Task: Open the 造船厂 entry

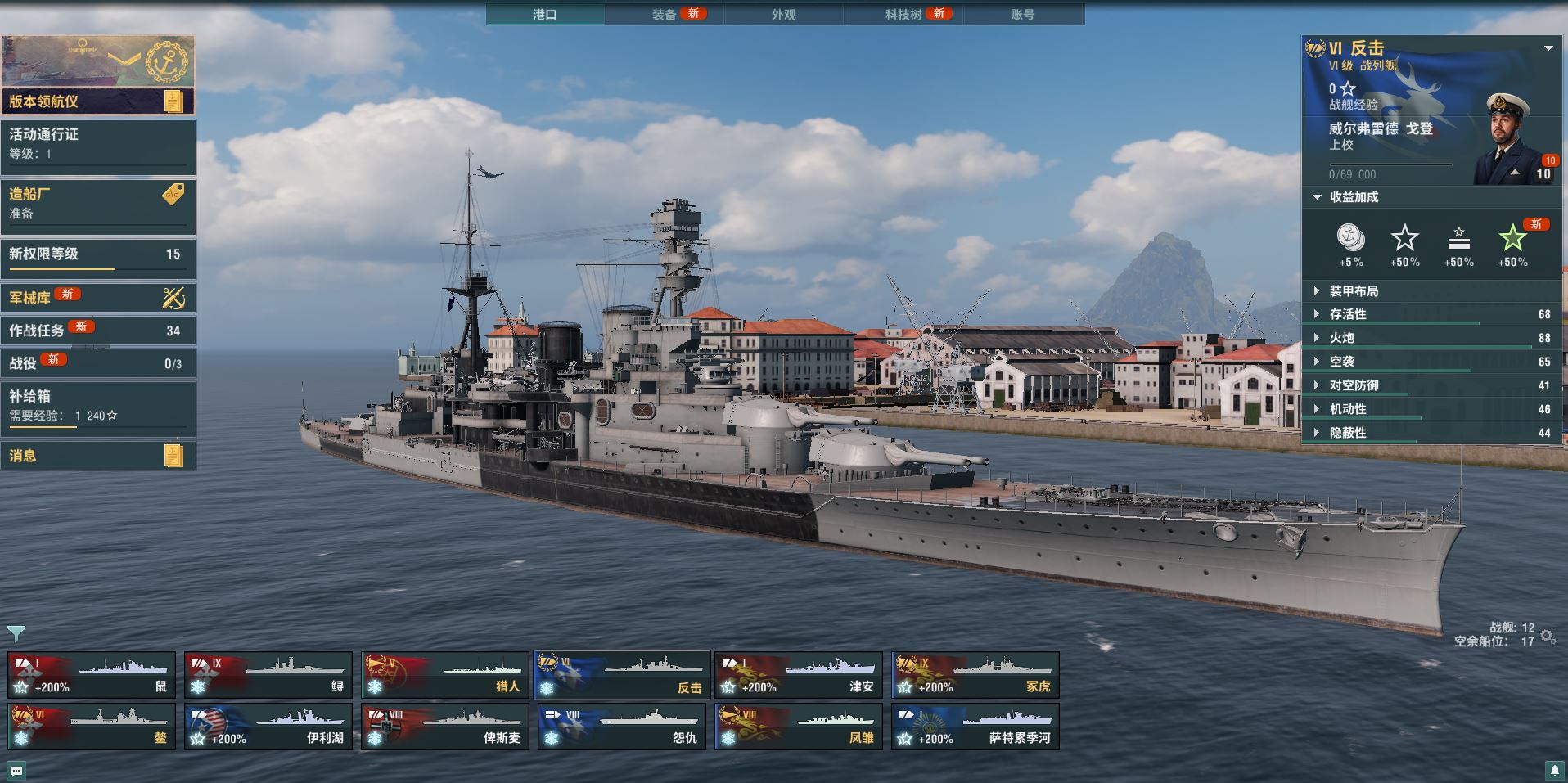Action: (98, 204)
